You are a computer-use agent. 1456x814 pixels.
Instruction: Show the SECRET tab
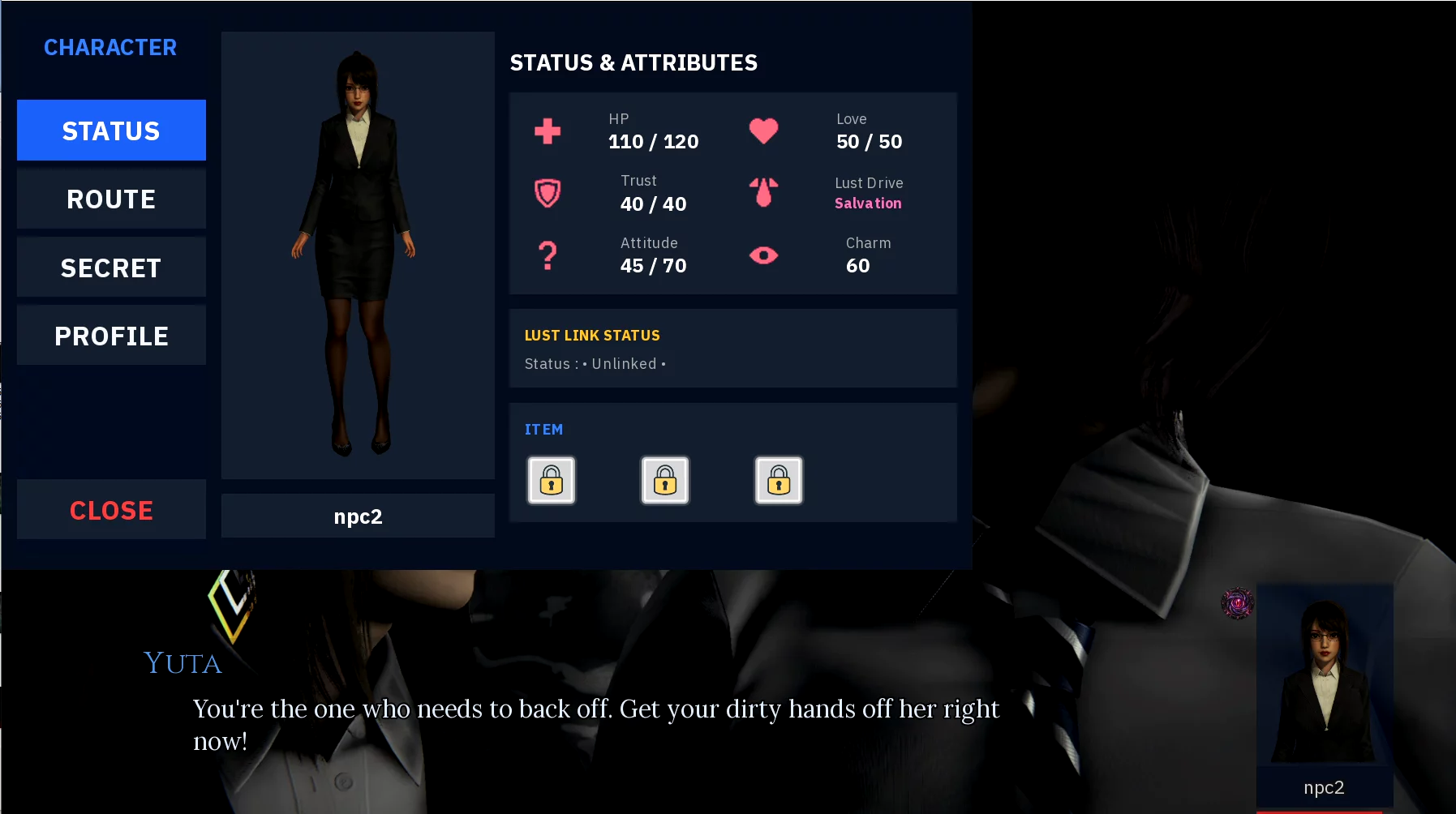(111, 268)
